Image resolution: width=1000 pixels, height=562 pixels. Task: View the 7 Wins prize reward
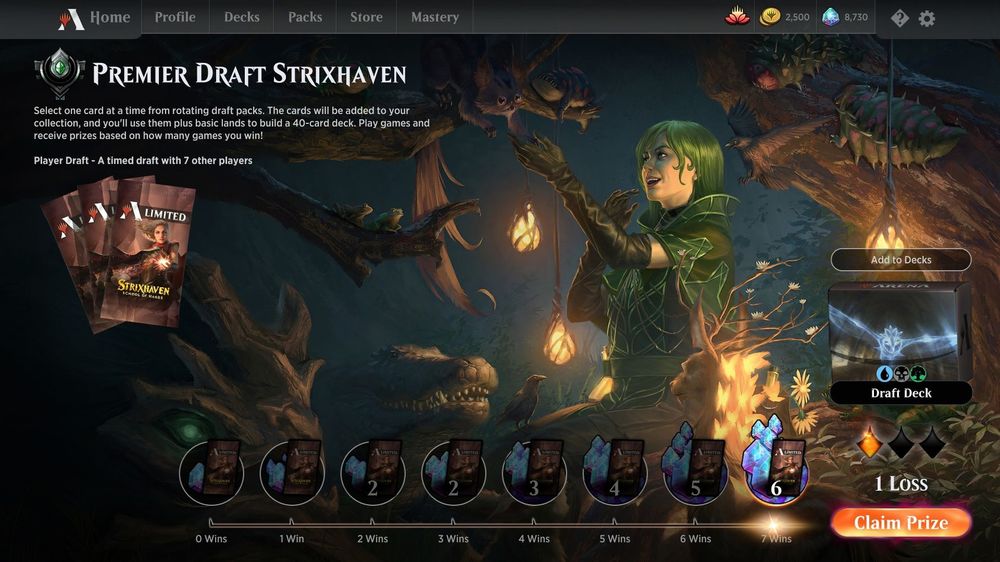point(775,473)
